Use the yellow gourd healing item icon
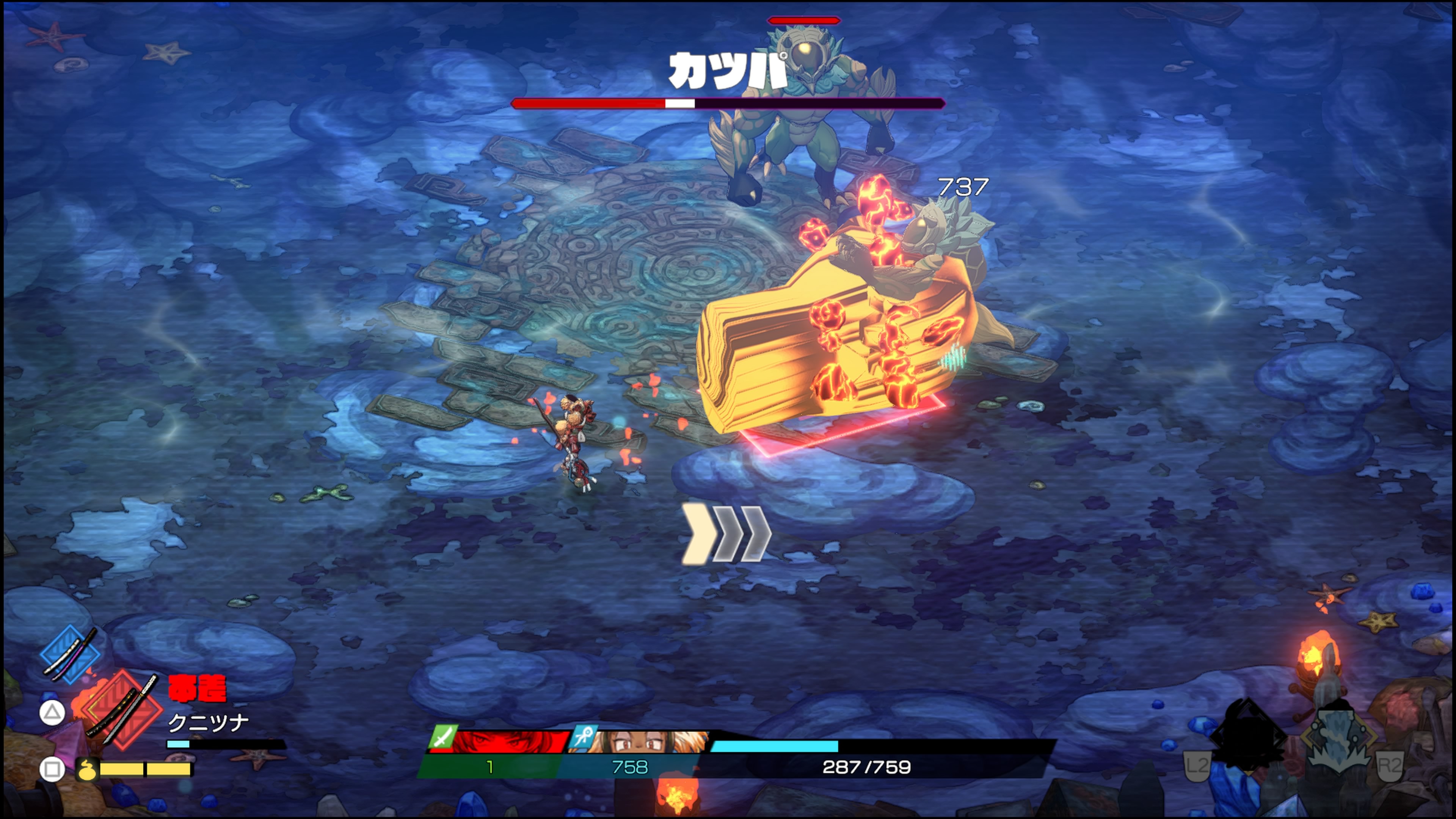1456x819 pixels. (87, 769)
